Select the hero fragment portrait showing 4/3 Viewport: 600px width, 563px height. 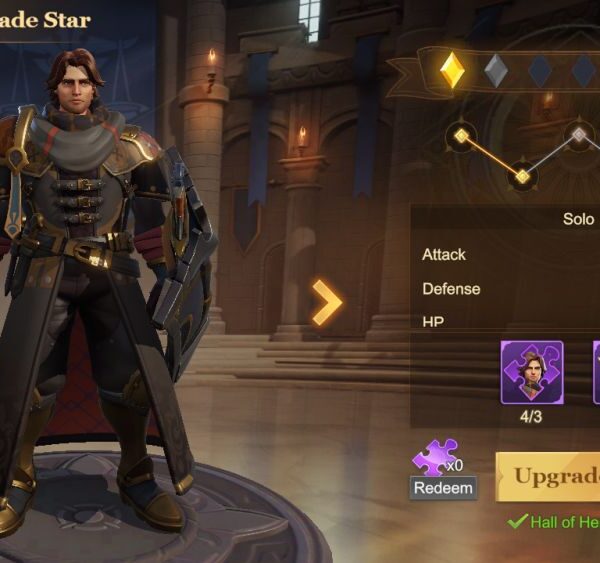531,372
